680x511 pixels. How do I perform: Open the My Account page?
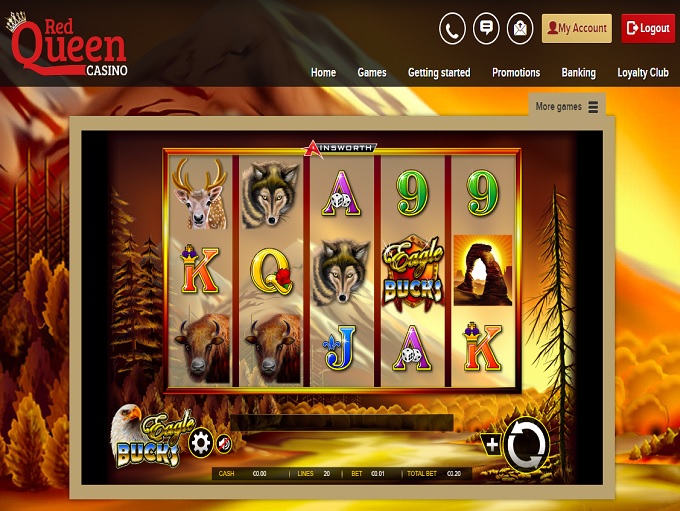click(576, 28)
